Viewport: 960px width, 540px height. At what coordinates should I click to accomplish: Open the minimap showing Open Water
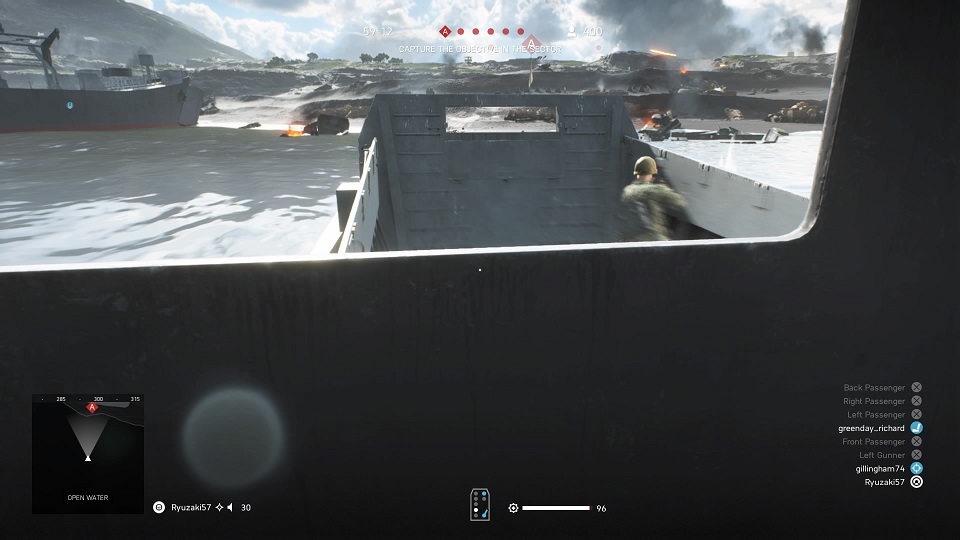point(88,453)
